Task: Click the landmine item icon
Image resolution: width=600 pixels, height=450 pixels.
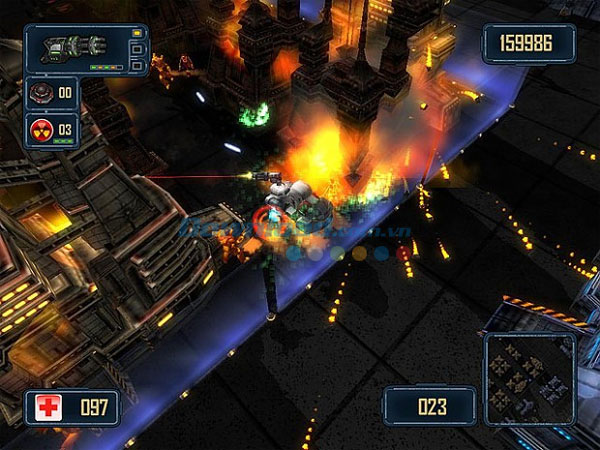Action: pos(41,93)
